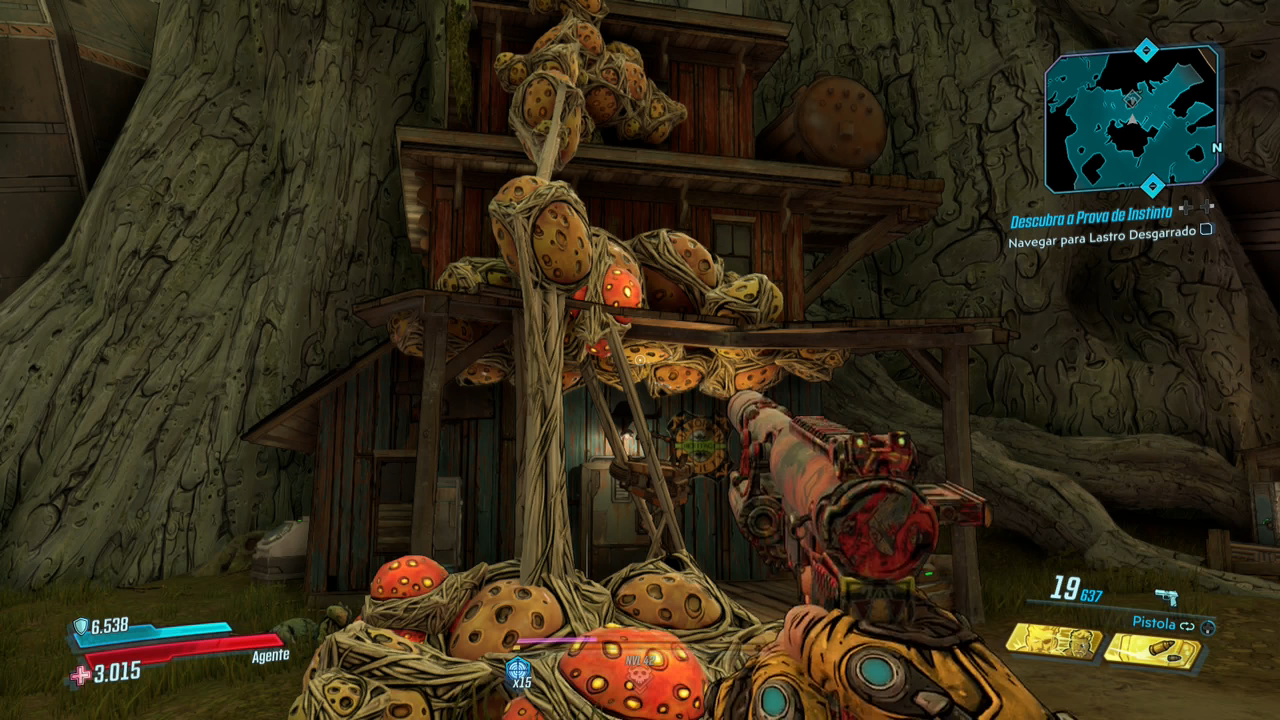Screen dimensions: 1280x720
Task: Click the red health cross icon
Action: 80,675
